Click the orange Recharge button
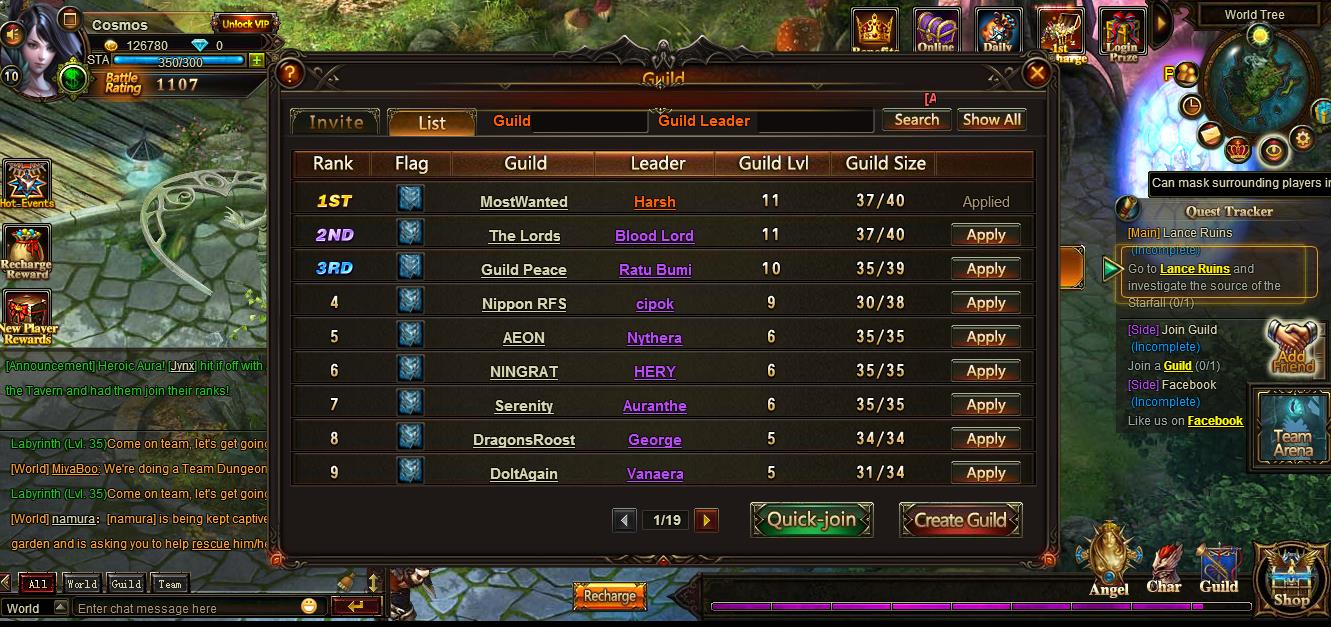The width and height of the screenshot is (1331, 627). pos(609,596)
